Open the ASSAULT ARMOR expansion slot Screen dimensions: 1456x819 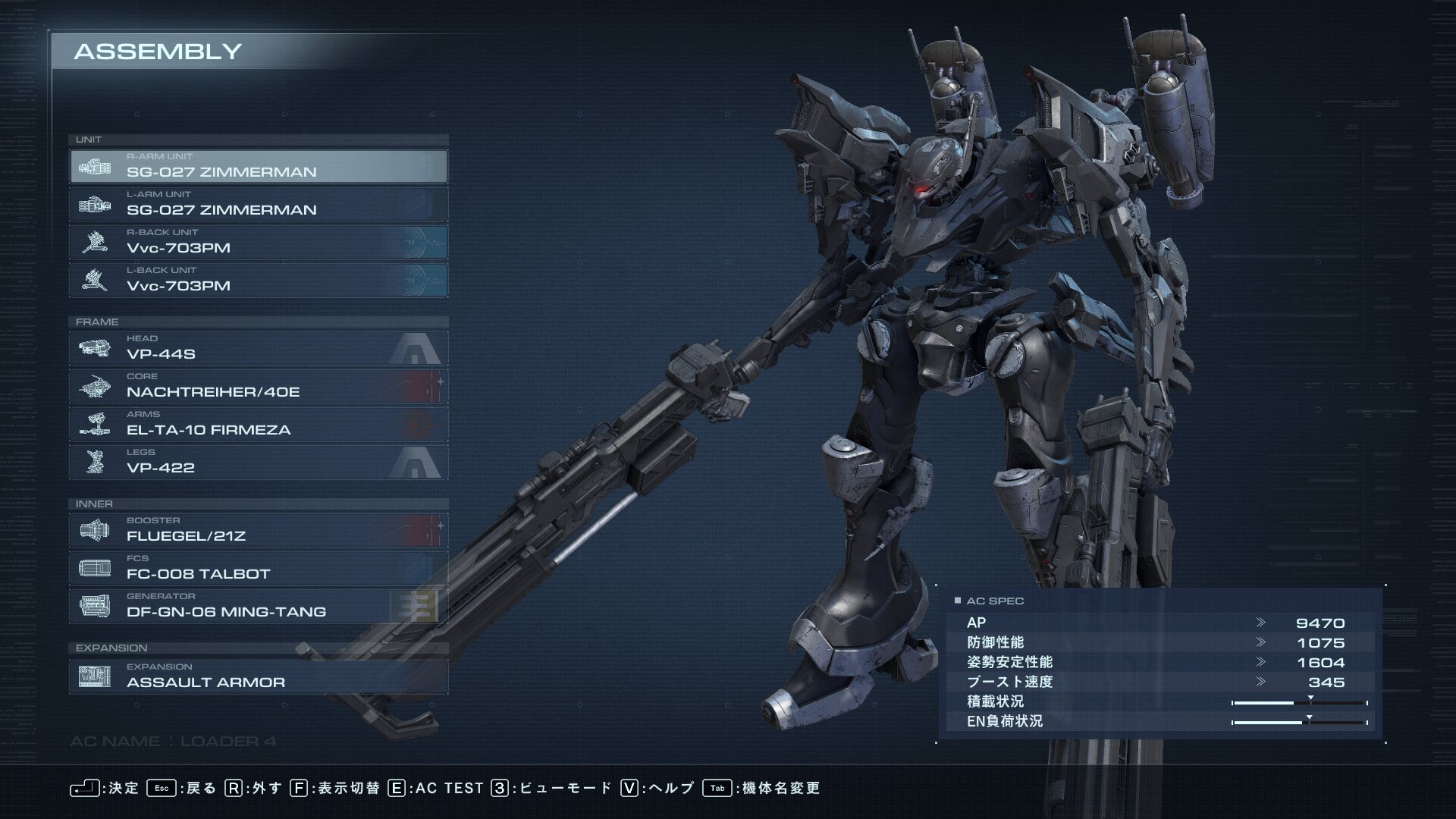258,676
